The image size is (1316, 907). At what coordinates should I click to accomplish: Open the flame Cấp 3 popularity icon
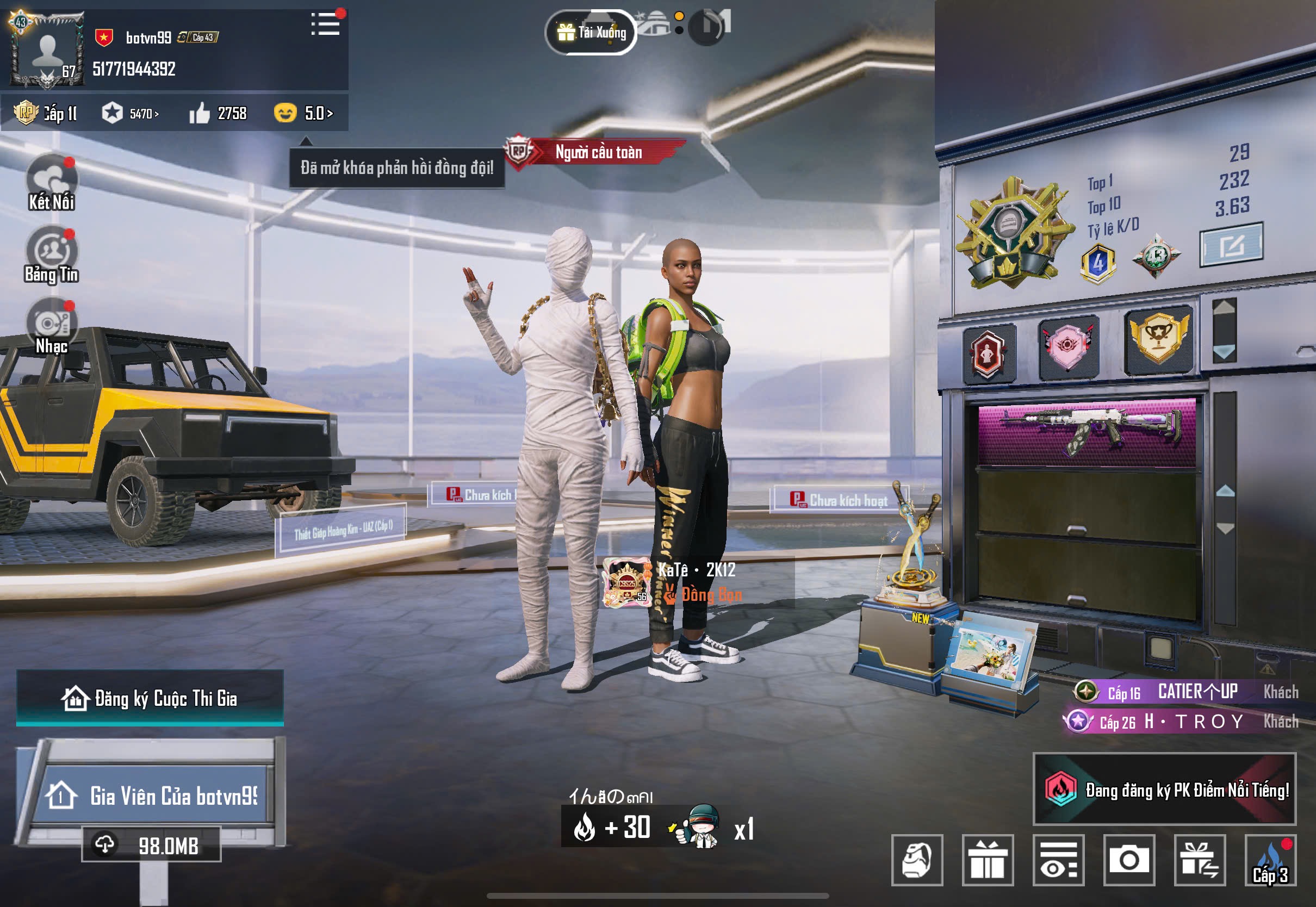click(1270, 860)
